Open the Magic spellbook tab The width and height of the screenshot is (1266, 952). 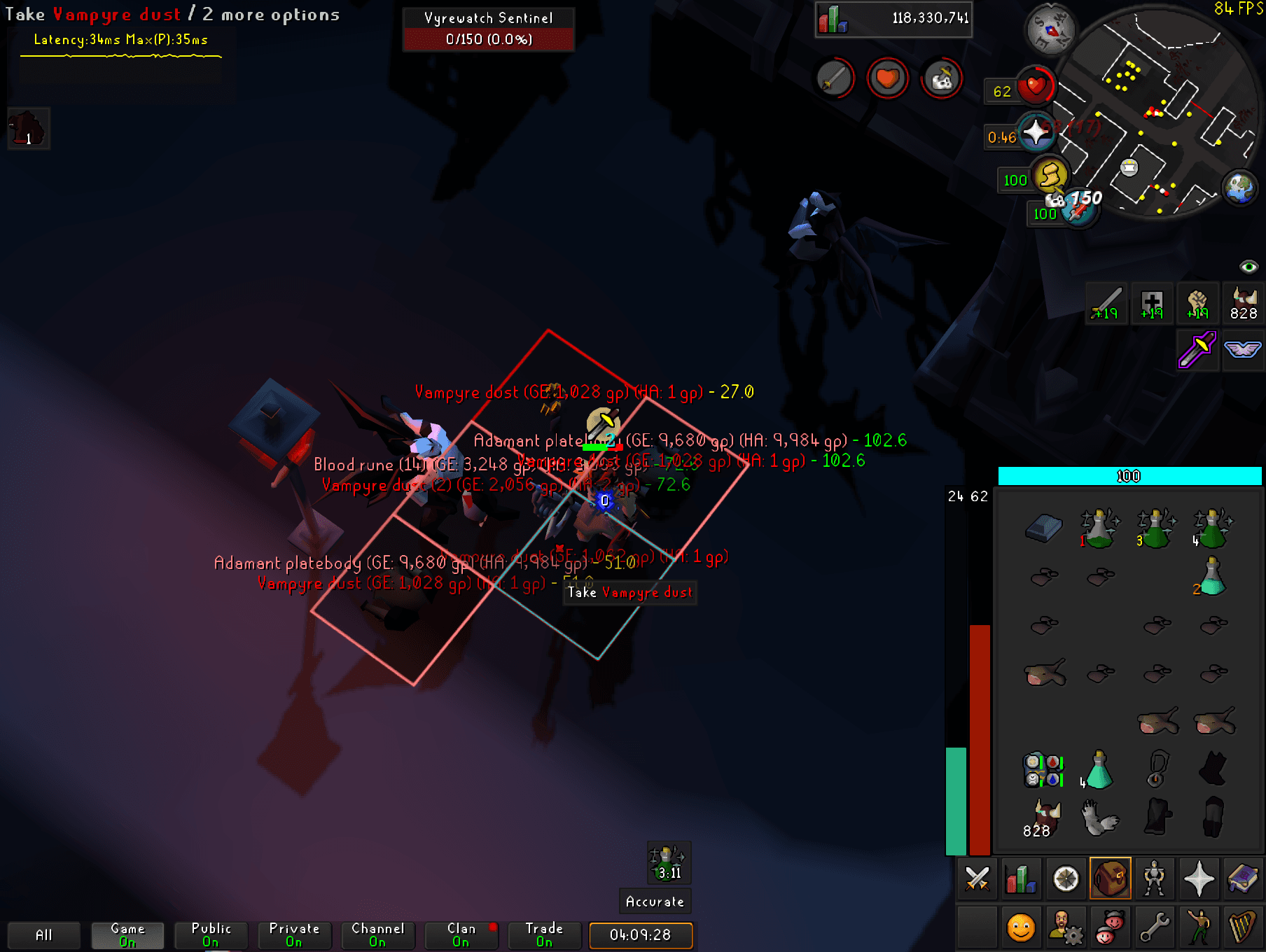[x=1244, y=878]
